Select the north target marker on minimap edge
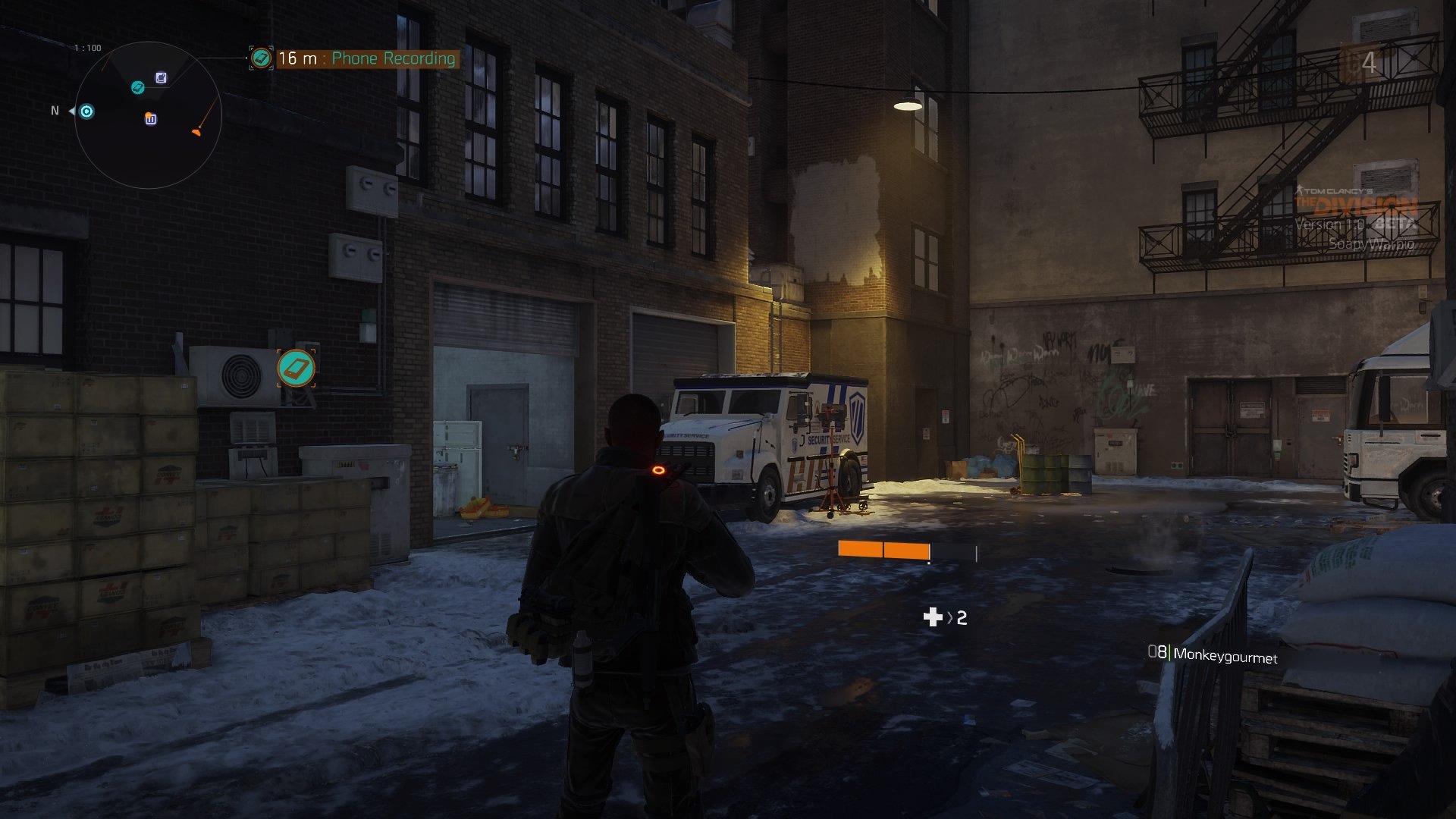1456x819 pixels. click(87, 112)
